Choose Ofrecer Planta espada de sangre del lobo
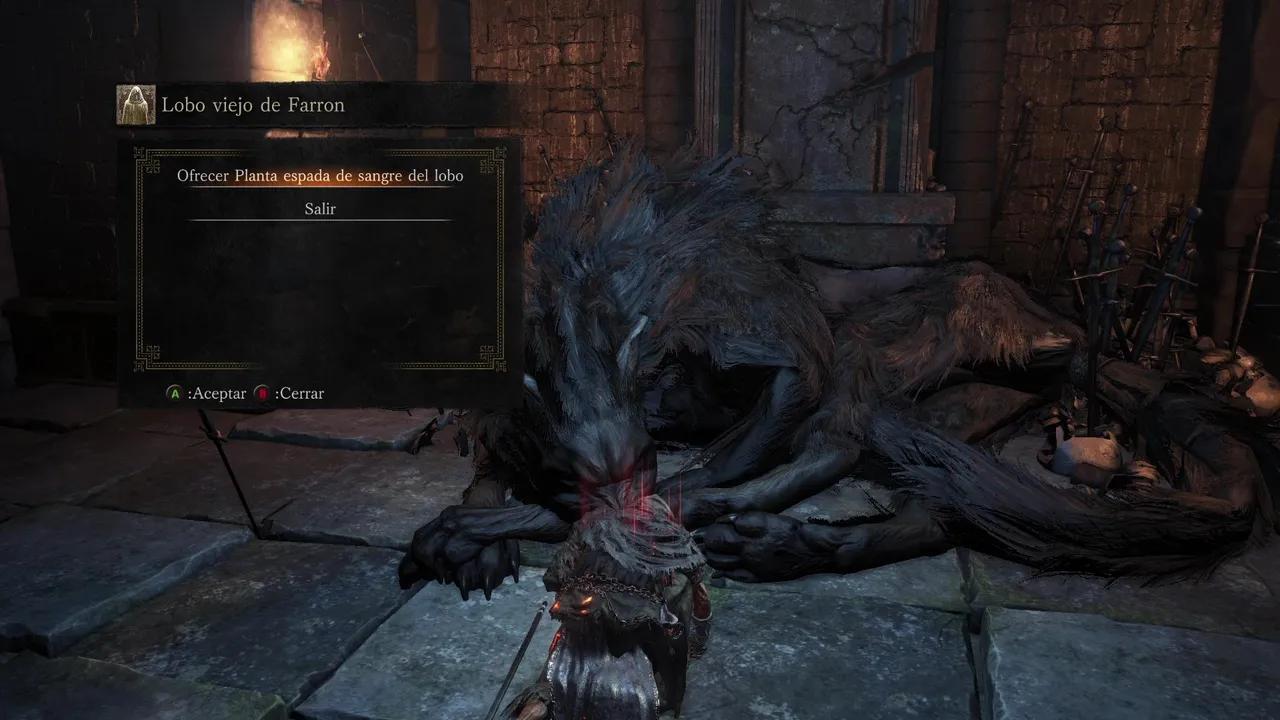Viewport: 1280px width, 720px height. click(x=320, y=176)
